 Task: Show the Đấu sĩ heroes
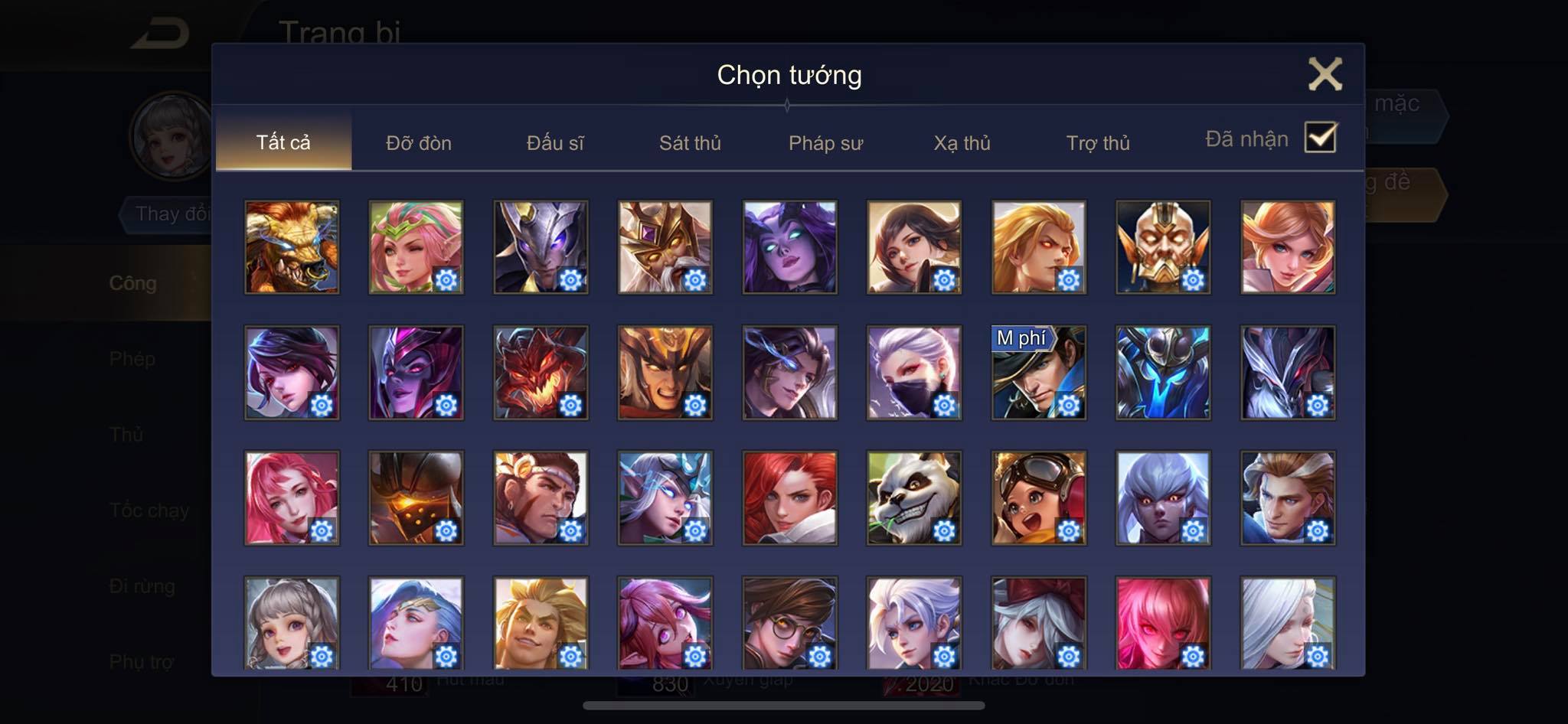coord(555,143)
